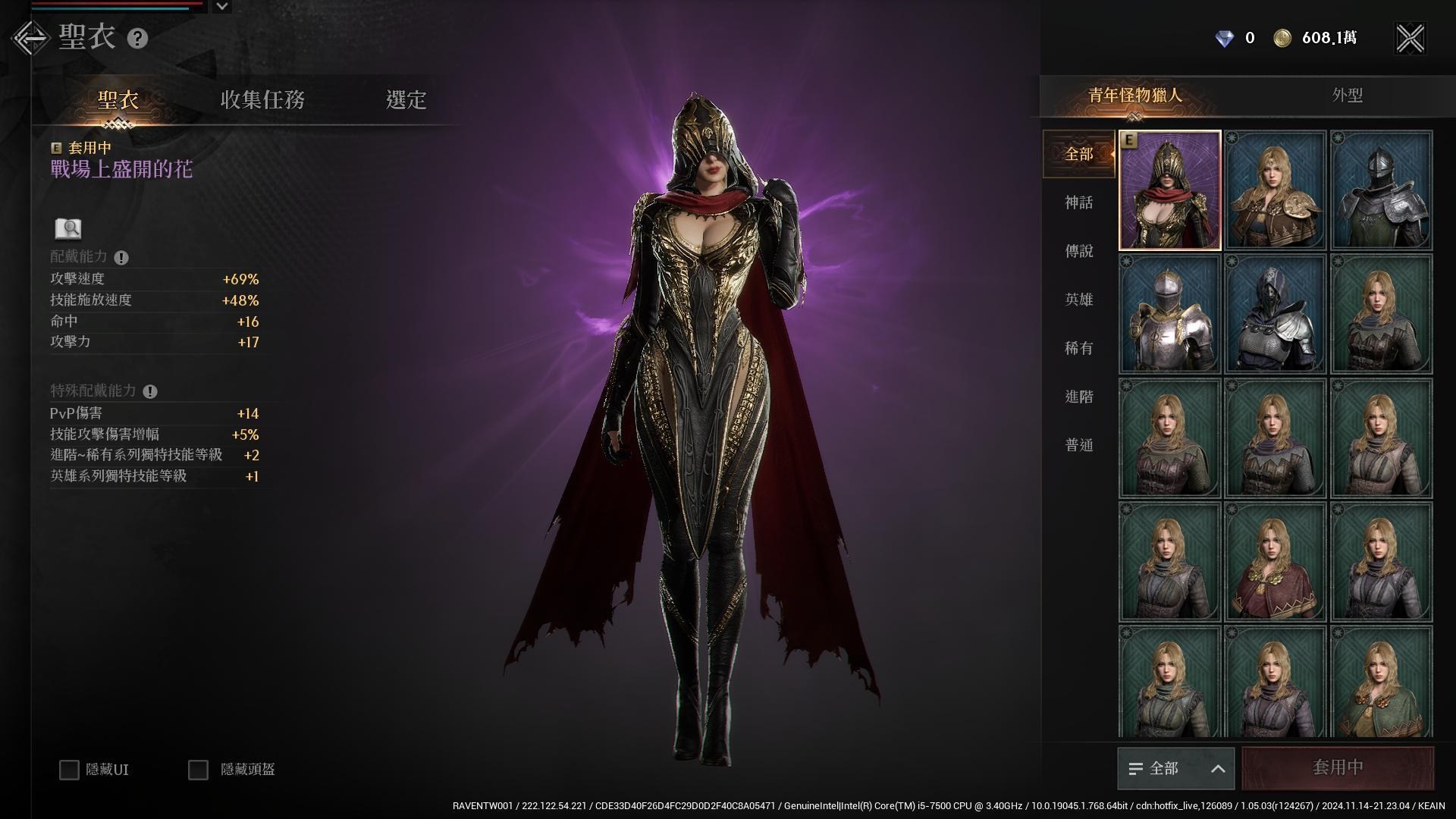Show only 稀有 costumes
1456x819 pixels.
tap(1078, 348)
